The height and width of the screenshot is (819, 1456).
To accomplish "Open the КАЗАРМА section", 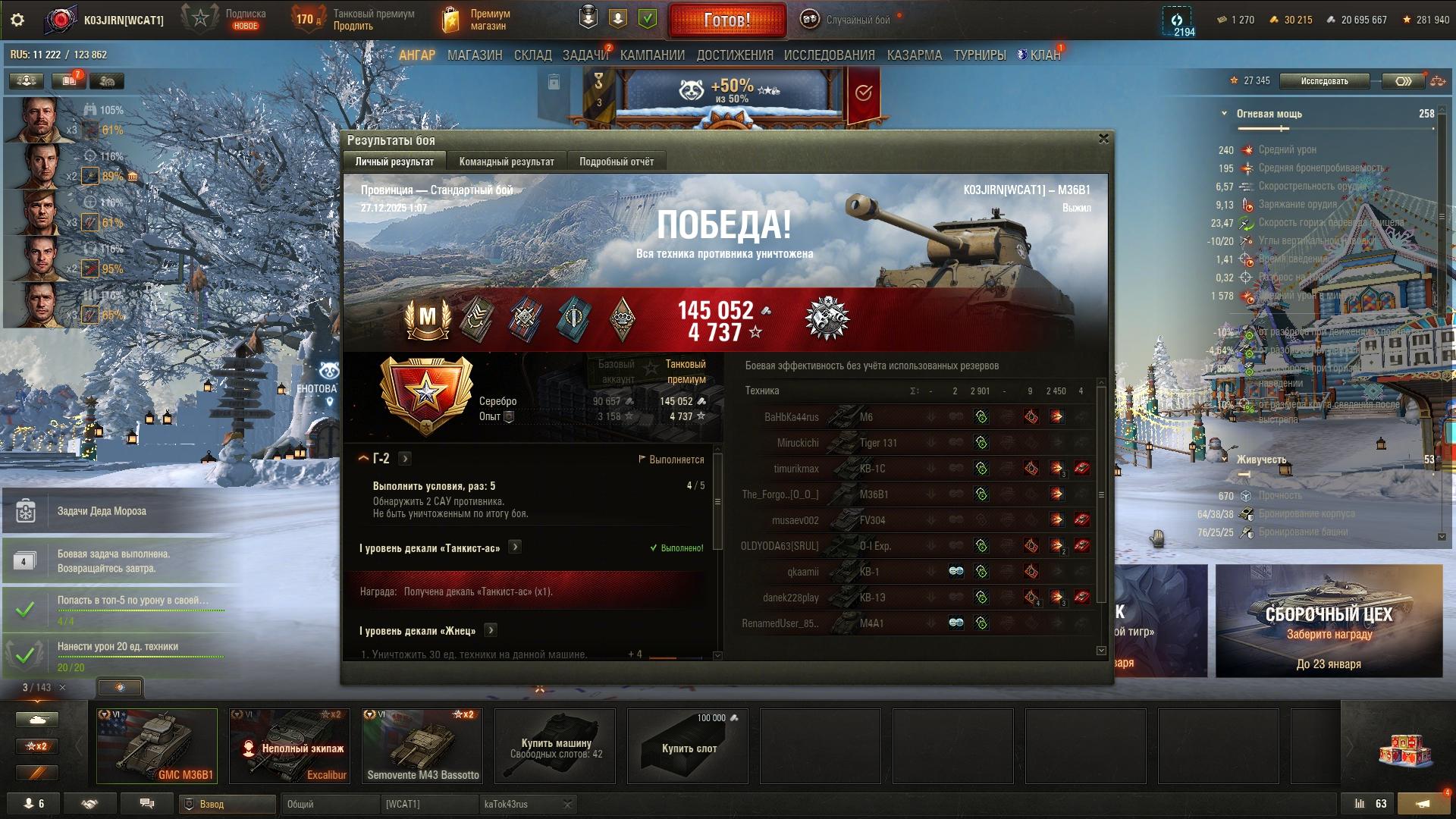I will pyautogui.click(x=914, y=55).
